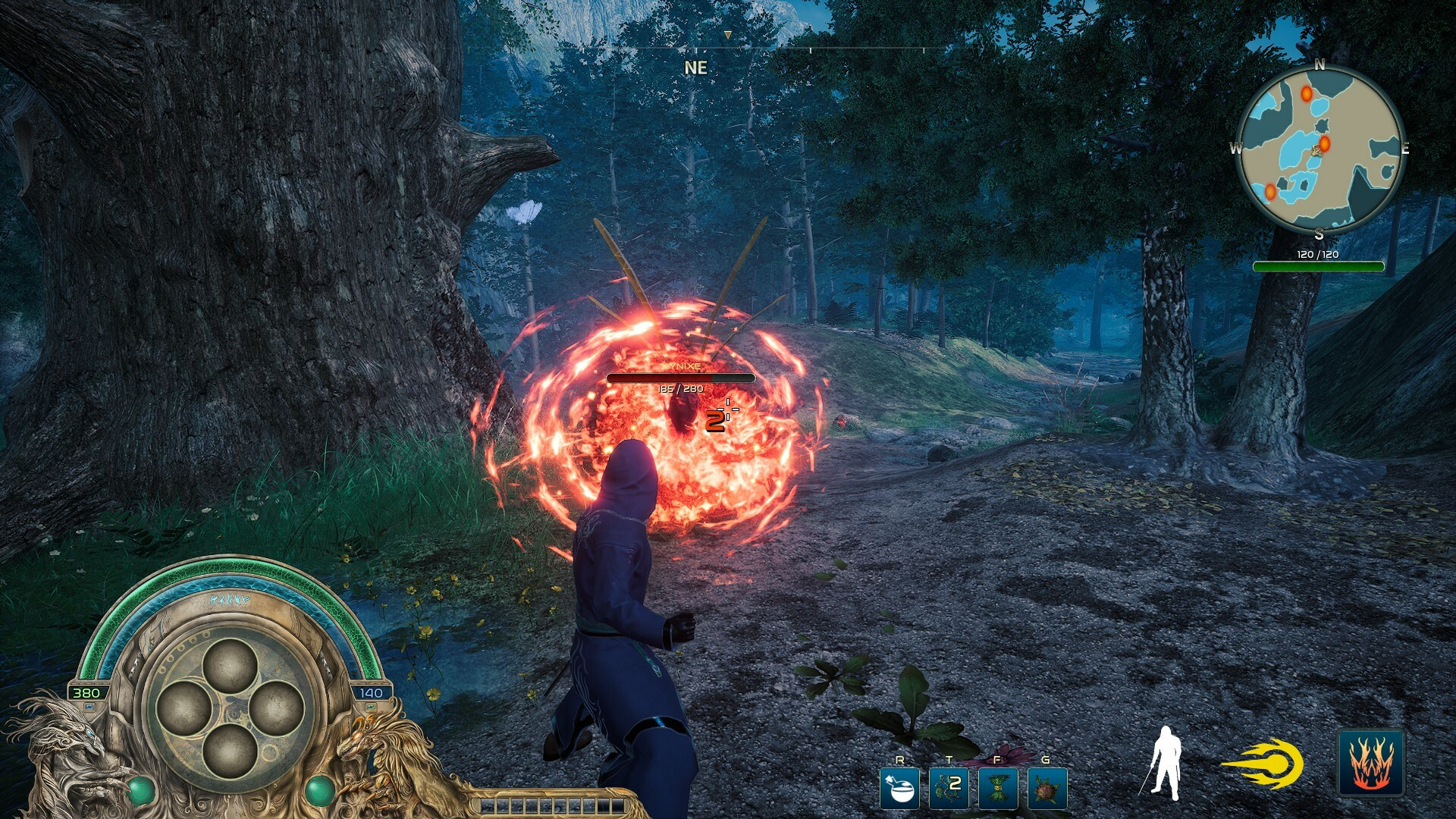Select the green leaf bundle quick slot
Viewport: 1456px width, 819px height.
(997, 788)
